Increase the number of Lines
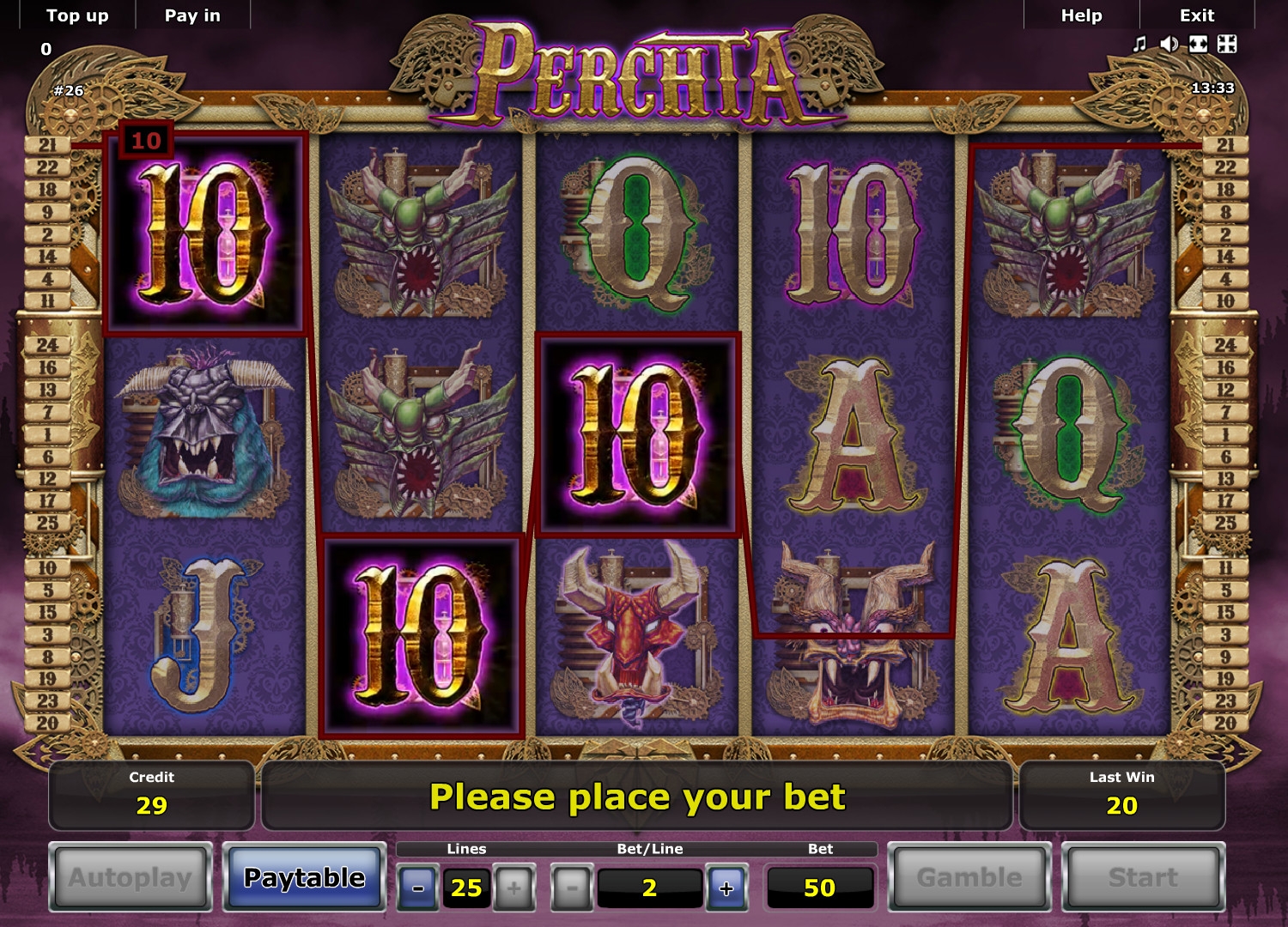The height and width of the screenshot is (927, 1288). [x=513, y=888]
